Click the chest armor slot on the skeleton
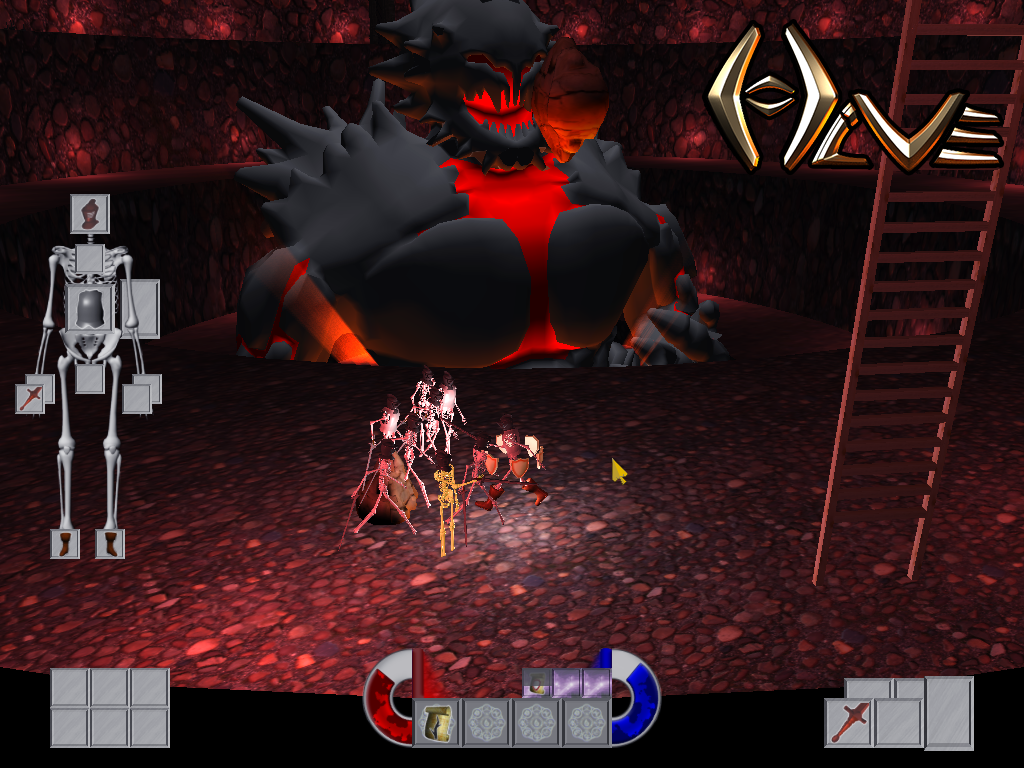Image resolution: width=1024 pixels, height=768 pixels. click(x=90, y=306)
